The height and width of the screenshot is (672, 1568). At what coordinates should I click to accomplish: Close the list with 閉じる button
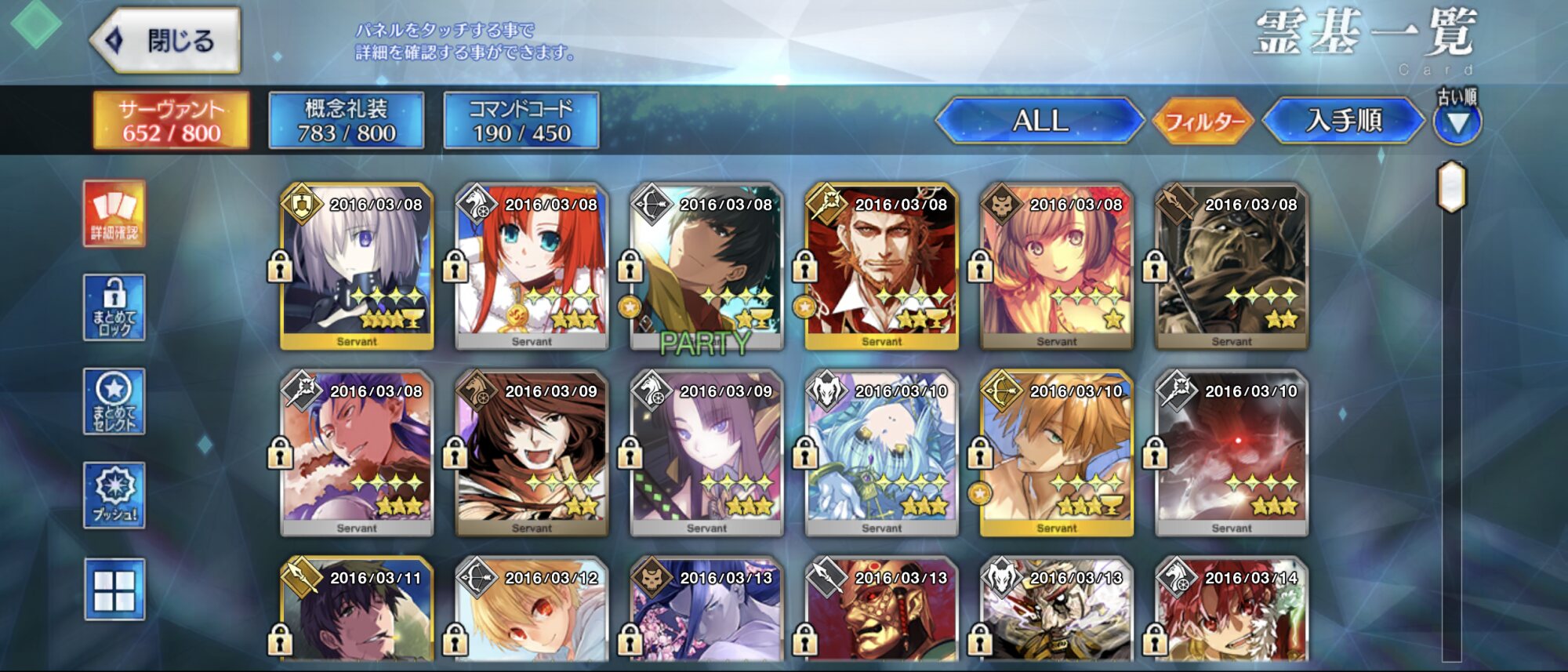click(x=166, y=41)
